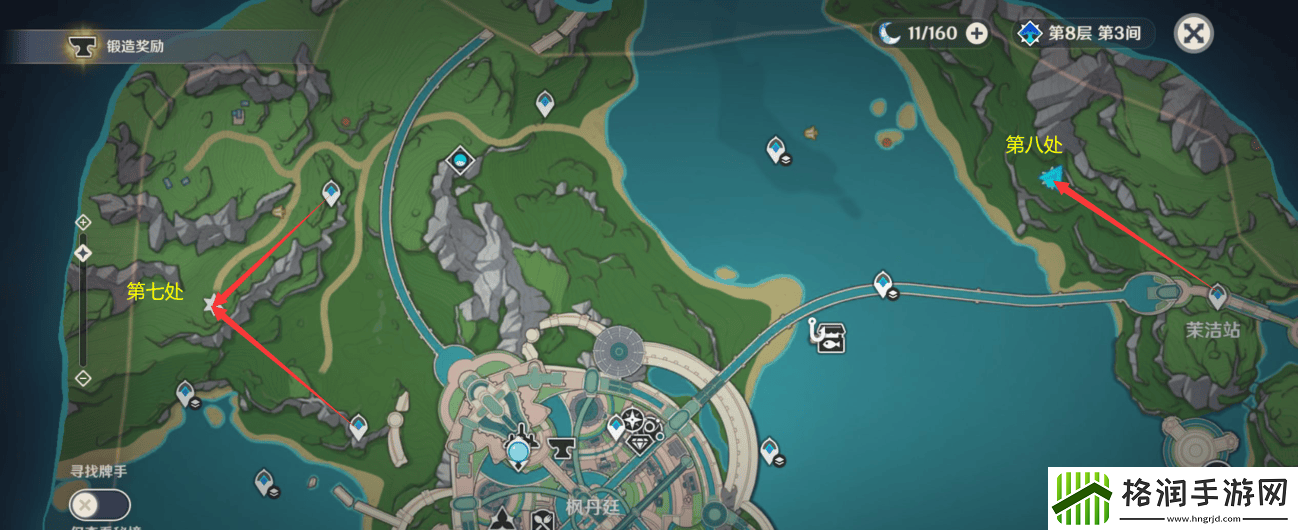Zoom out with the map slider's minus button
1298x530 pixels.
click(84, 378)
